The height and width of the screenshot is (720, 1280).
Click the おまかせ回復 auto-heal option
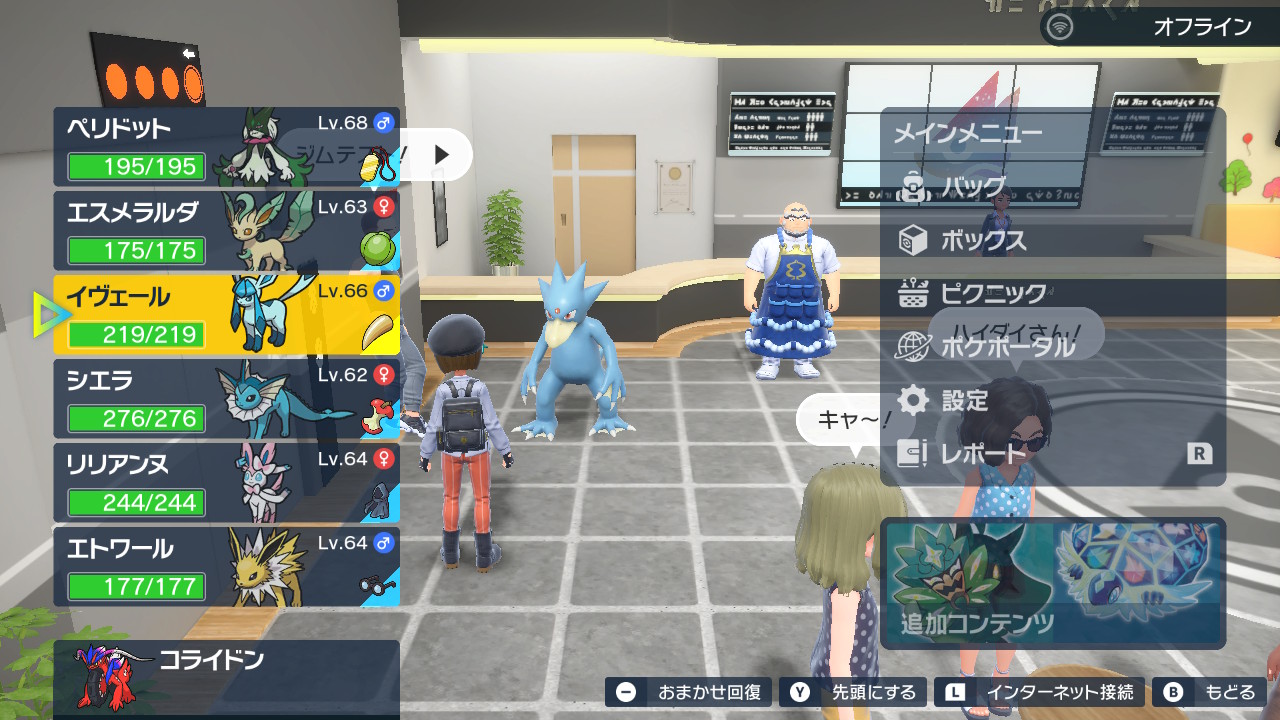689,692
